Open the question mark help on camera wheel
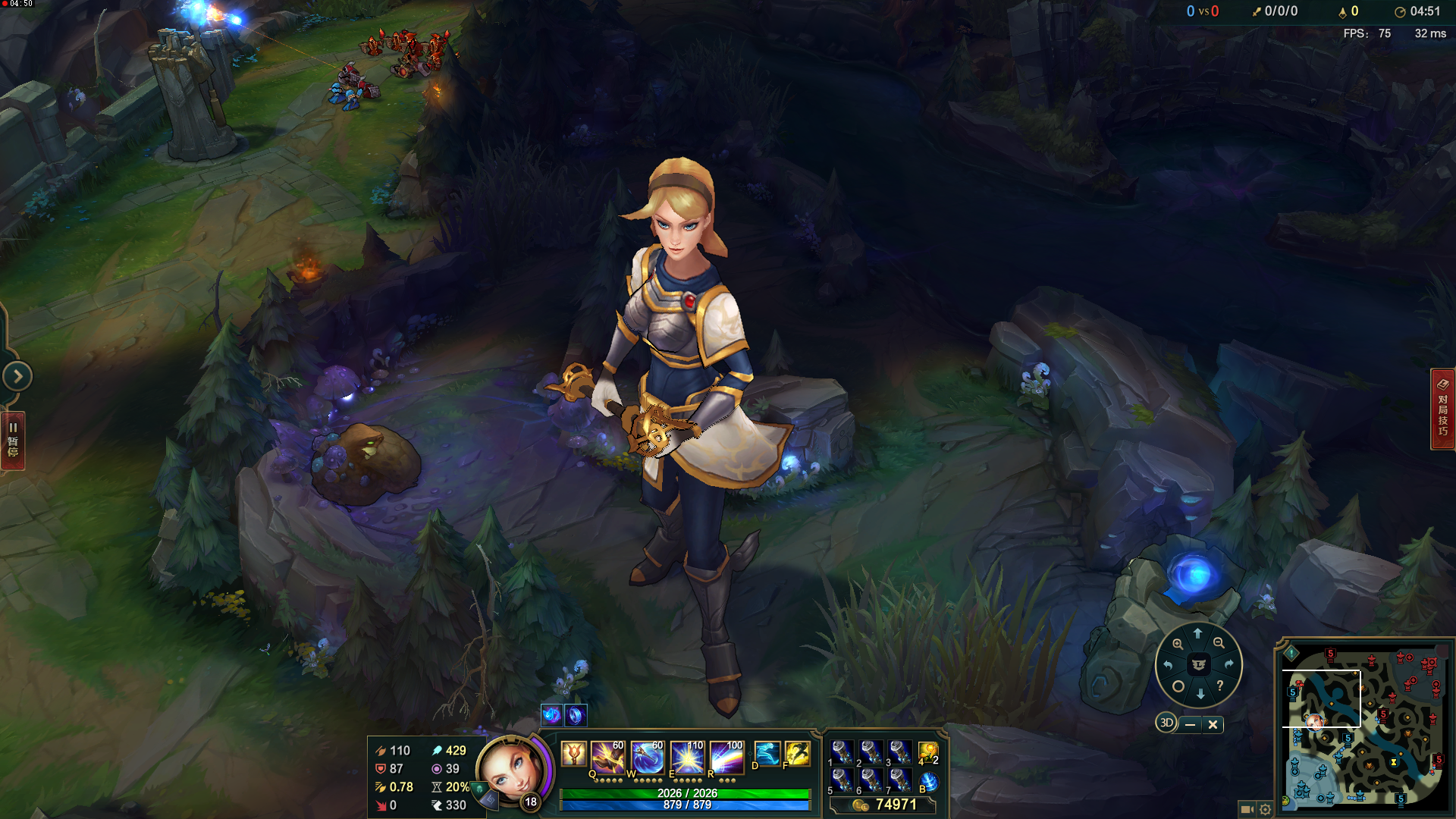1456x819 pixels. tap(1219, 686)
